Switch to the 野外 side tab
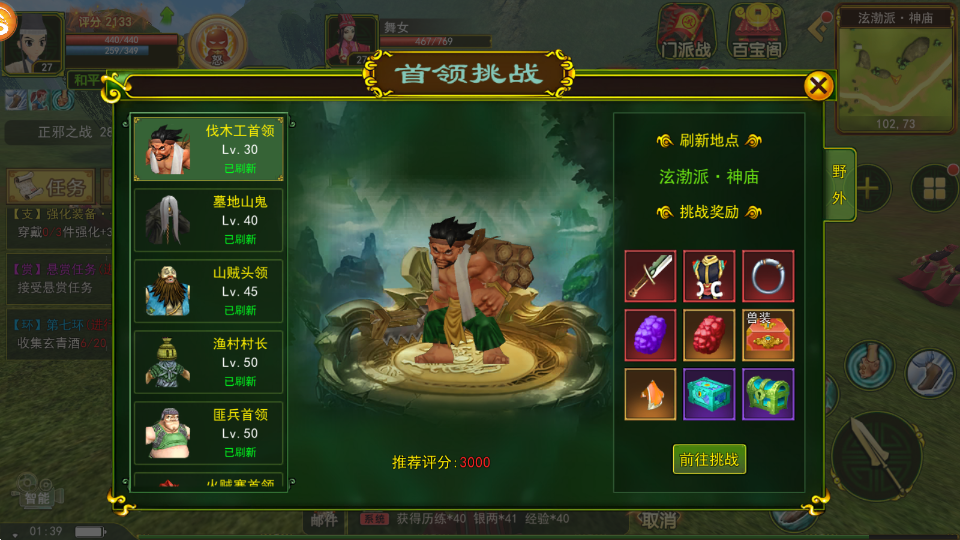This screenshot has width=960, height=540. 840,186
